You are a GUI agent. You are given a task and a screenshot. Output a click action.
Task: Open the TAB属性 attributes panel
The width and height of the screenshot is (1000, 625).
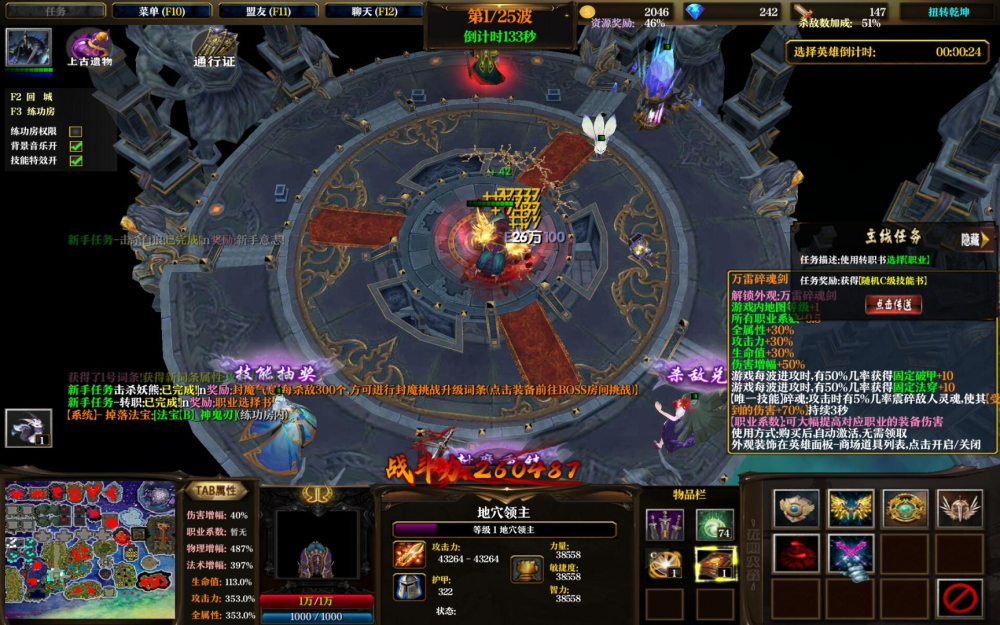pos(214,490)
